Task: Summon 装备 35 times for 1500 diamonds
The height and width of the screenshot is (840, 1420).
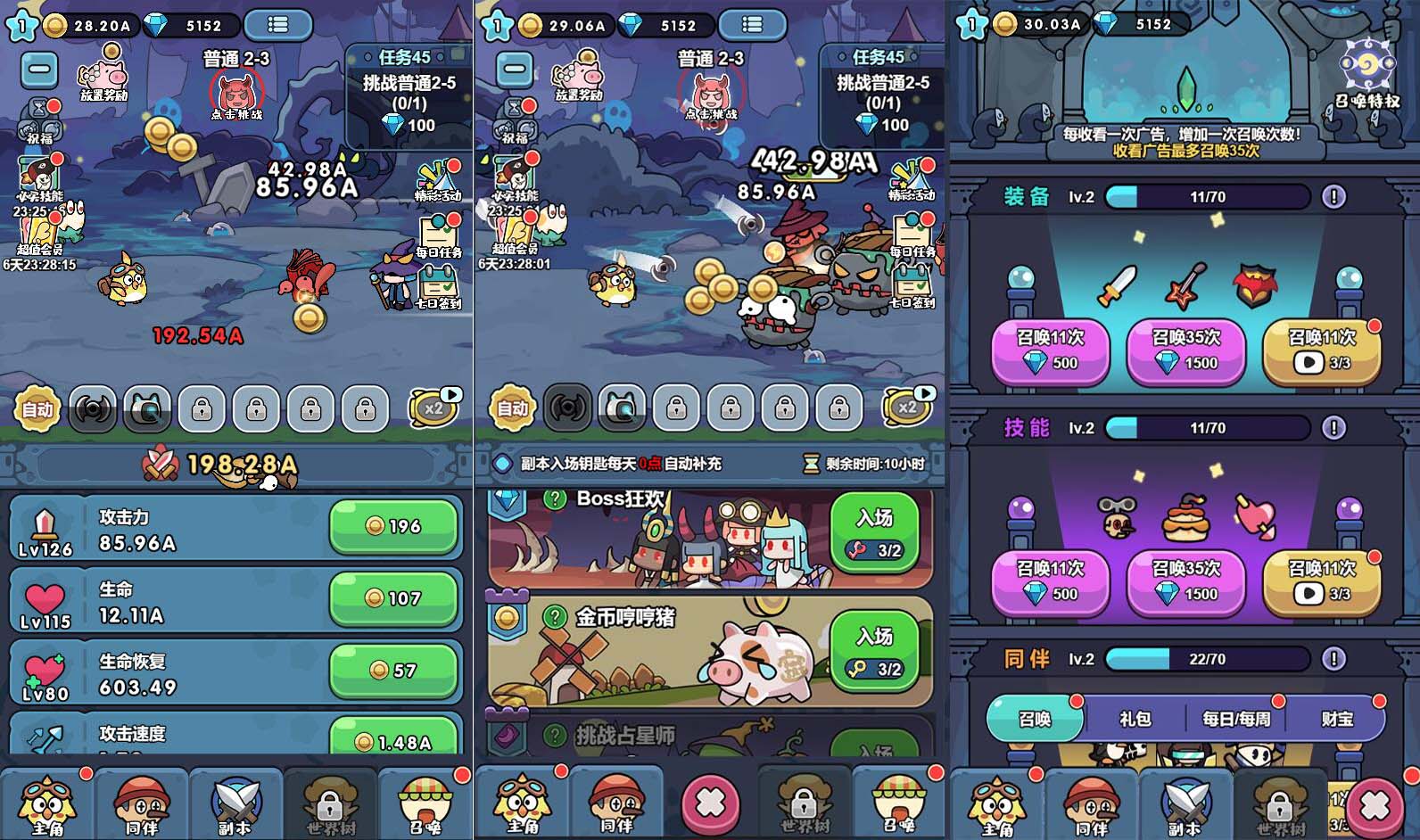Action: coord(1185,350)
